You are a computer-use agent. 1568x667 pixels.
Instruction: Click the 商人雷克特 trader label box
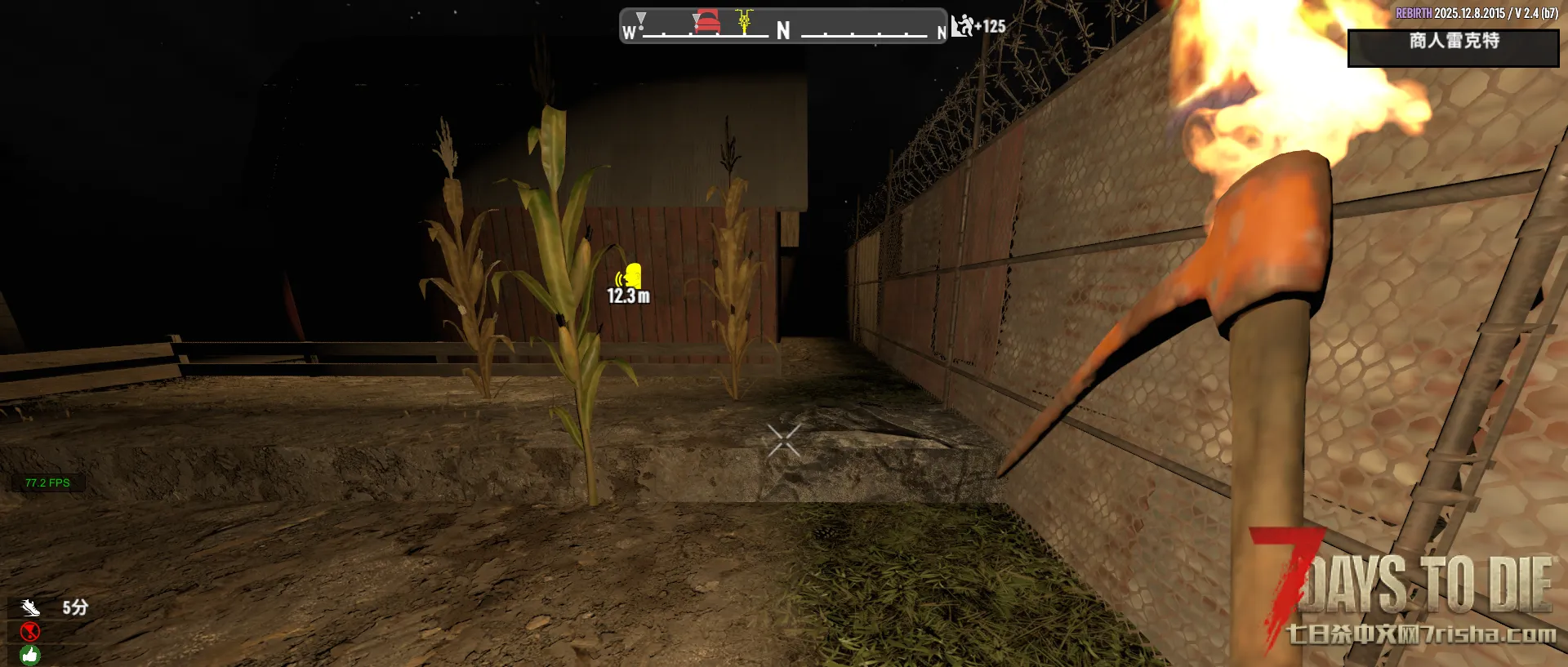pos(1453,47)
